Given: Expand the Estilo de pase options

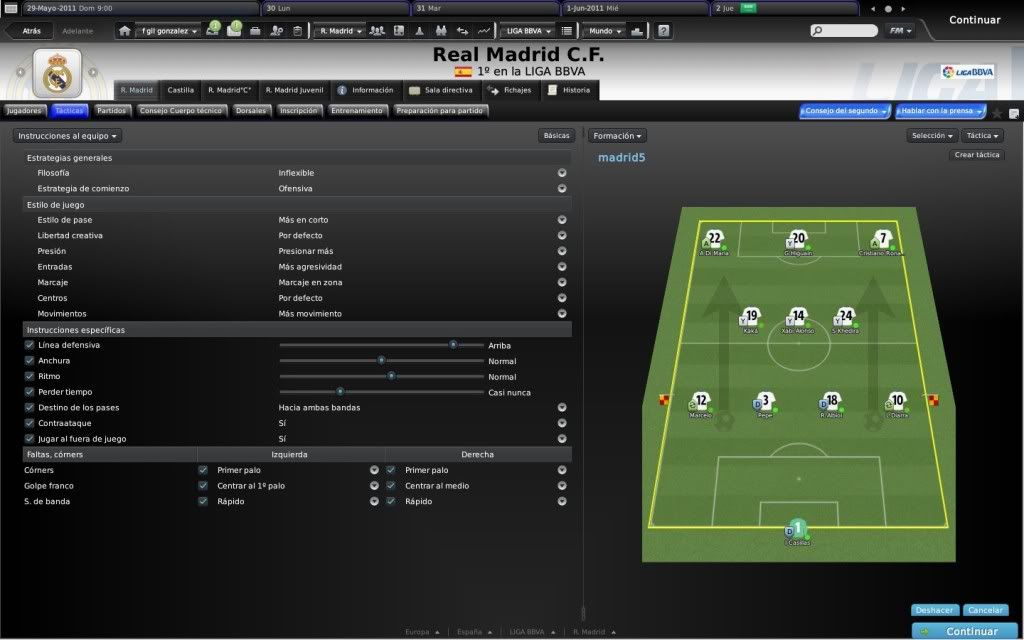Looking at the screenshot, I should point(562,220).
